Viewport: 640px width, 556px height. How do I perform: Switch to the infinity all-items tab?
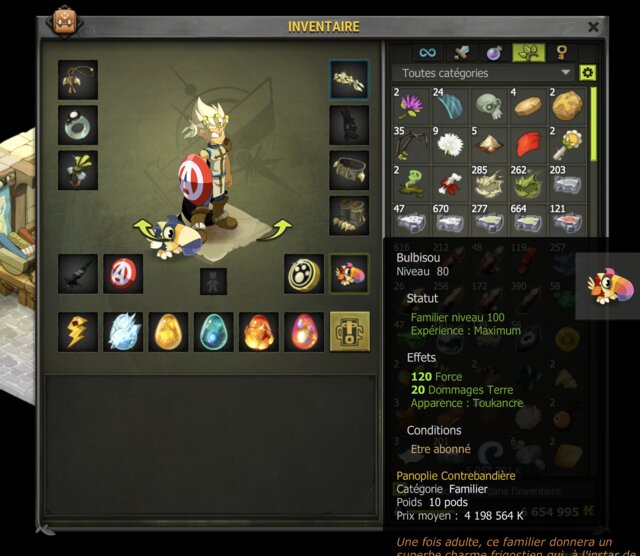(x=428, y=52)
